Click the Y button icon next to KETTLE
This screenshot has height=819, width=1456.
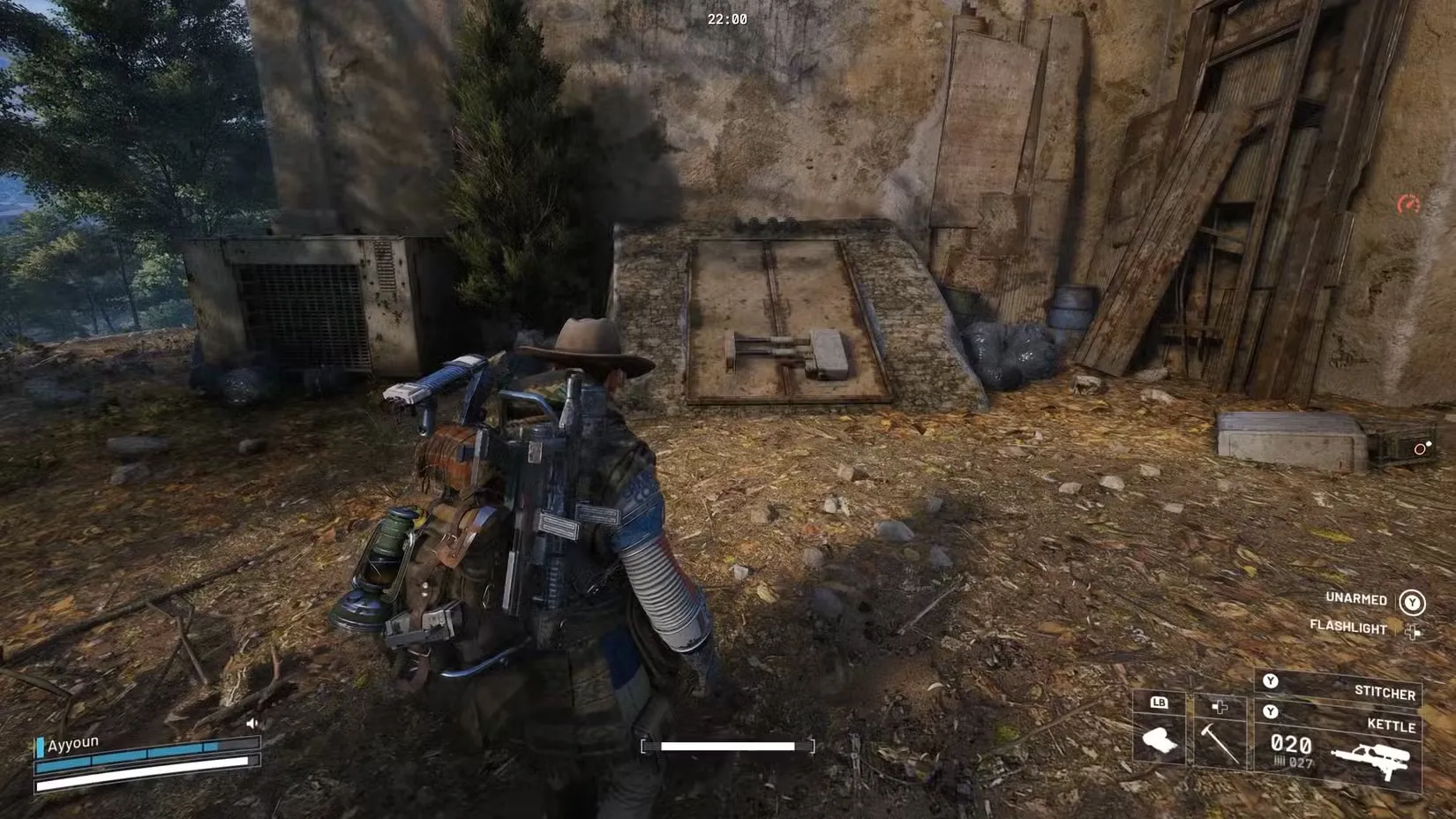pos(1270,712)
